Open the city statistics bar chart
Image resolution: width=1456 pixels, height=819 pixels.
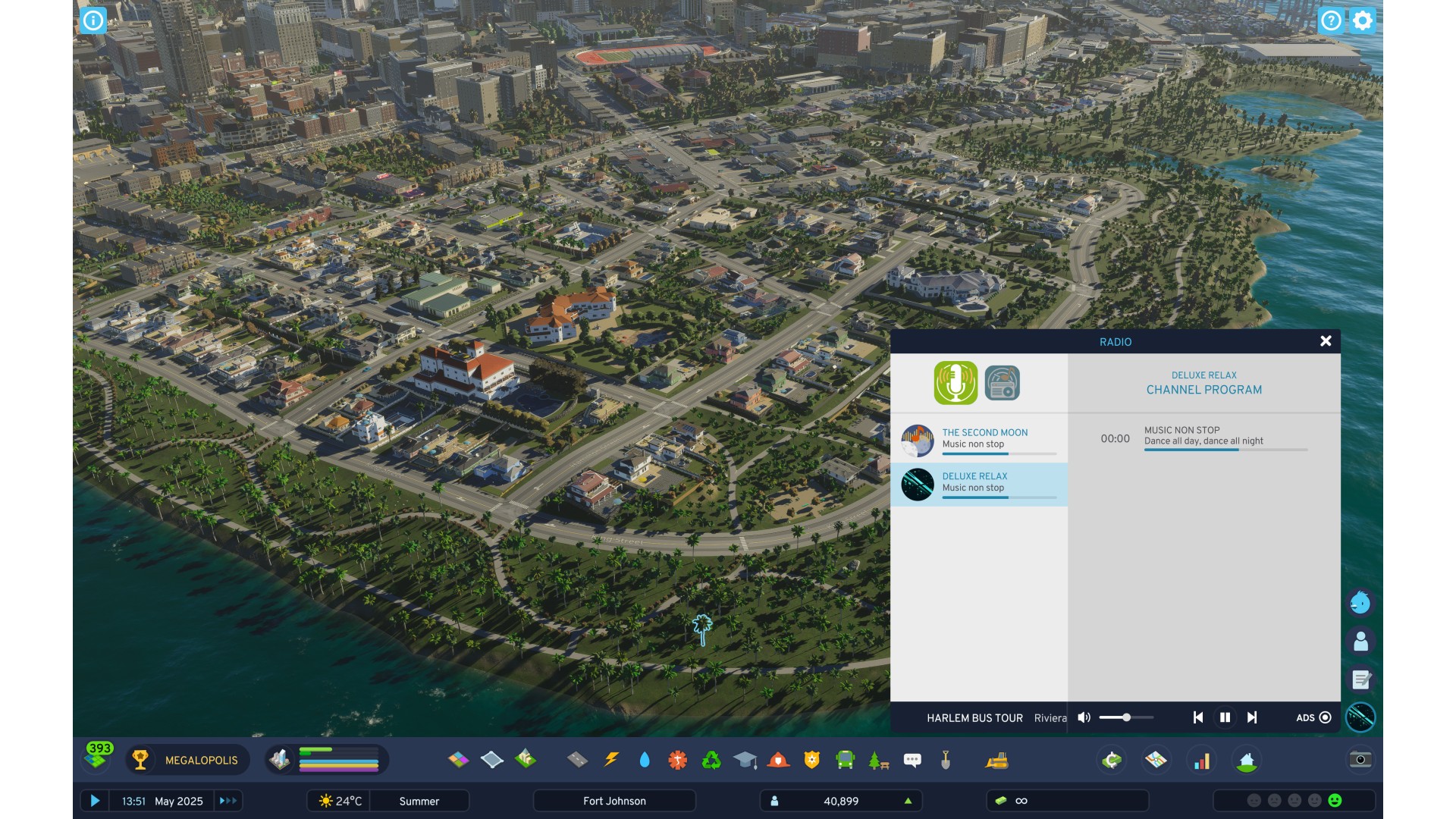click(1202, 760)
